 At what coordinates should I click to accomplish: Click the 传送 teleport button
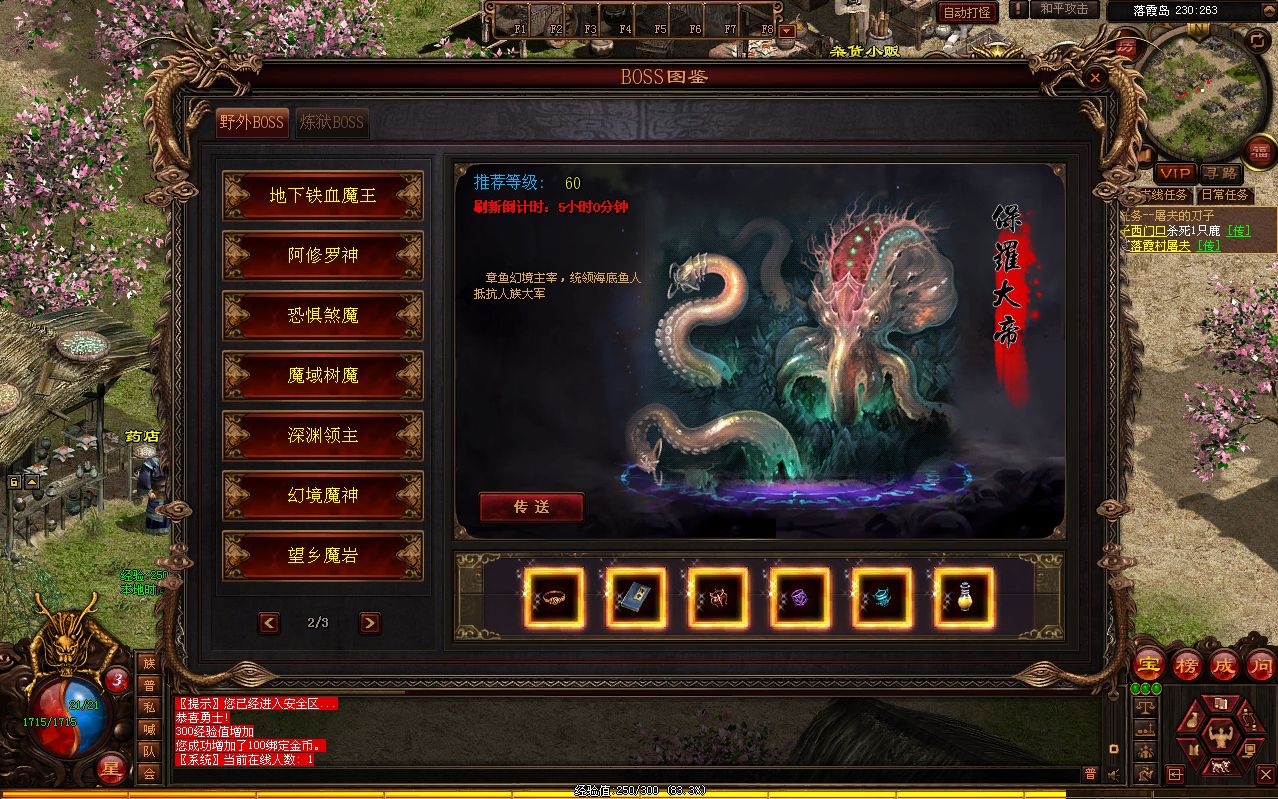click(531, 507)
